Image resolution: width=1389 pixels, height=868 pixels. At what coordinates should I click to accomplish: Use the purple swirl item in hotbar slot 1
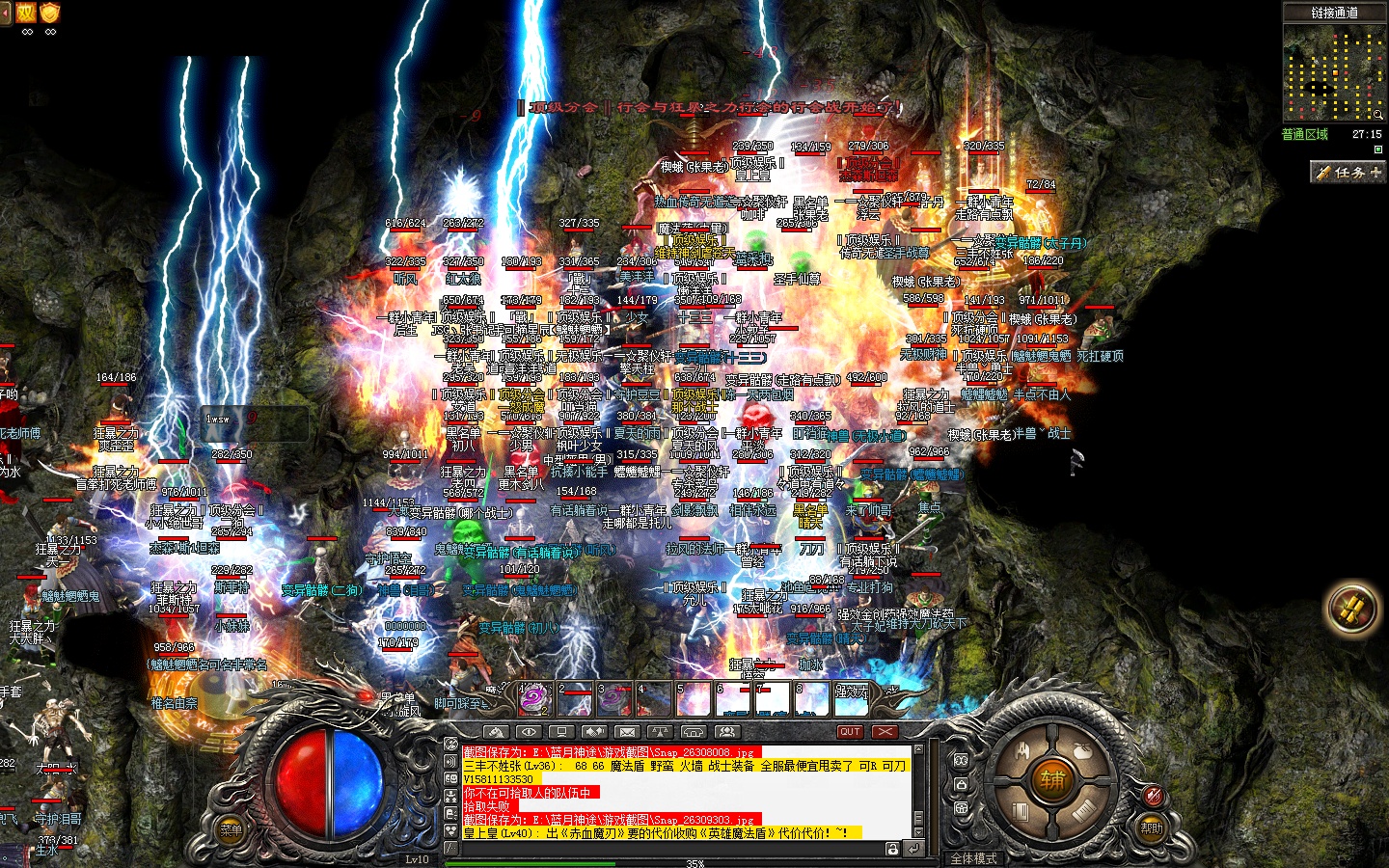pos(533,698)
